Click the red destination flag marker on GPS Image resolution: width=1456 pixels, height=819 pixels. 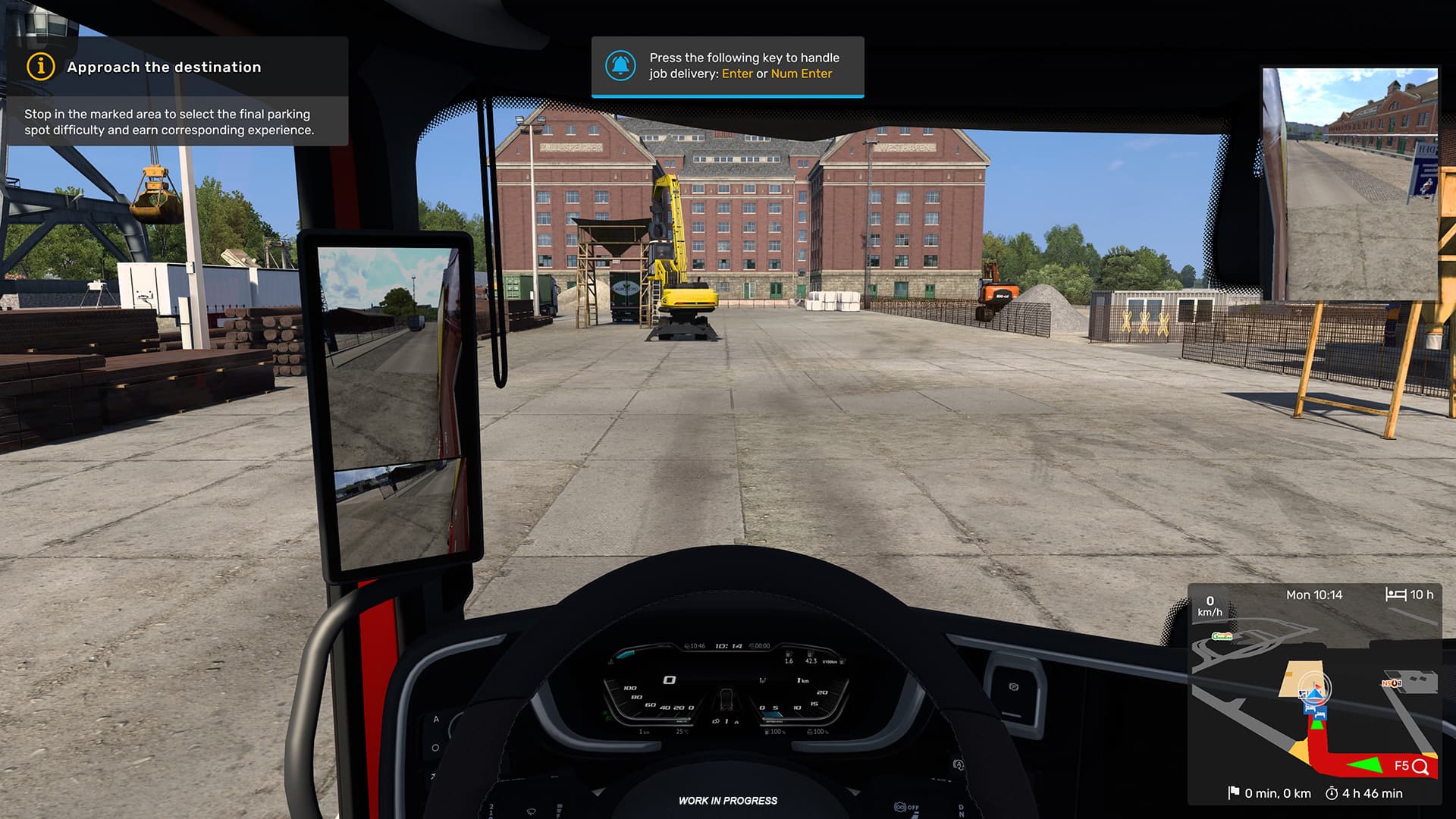point(1316,685)
